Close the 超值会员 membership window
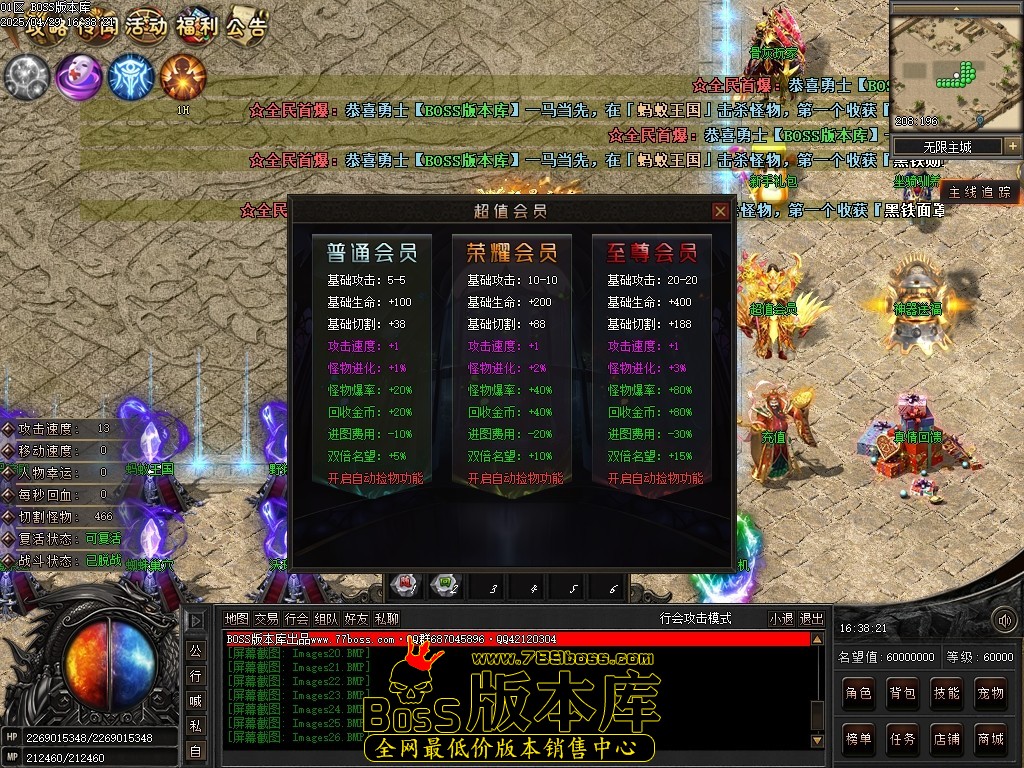The height and width of the screenshot is (768, 1024). point(720,211)
